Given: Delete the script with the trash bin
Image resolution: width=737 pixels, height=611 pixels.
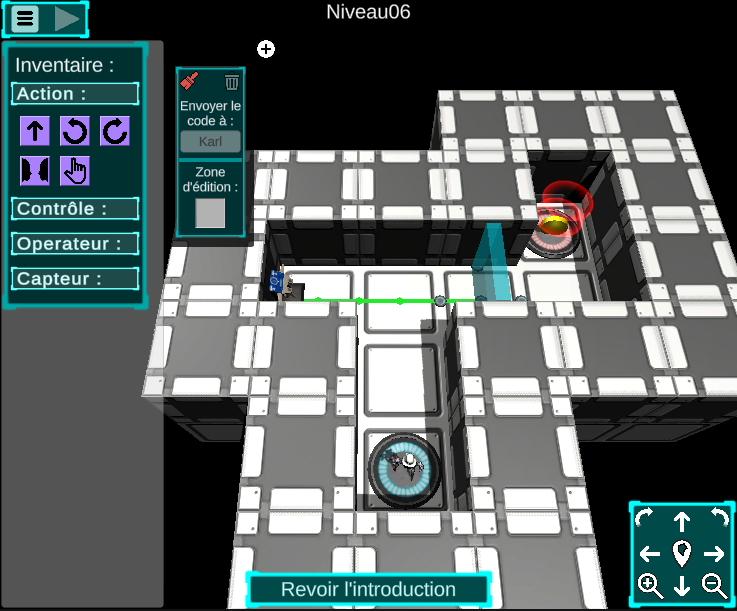Looking at the screenshot, I should pyautogui.click(x=232, y=82).
